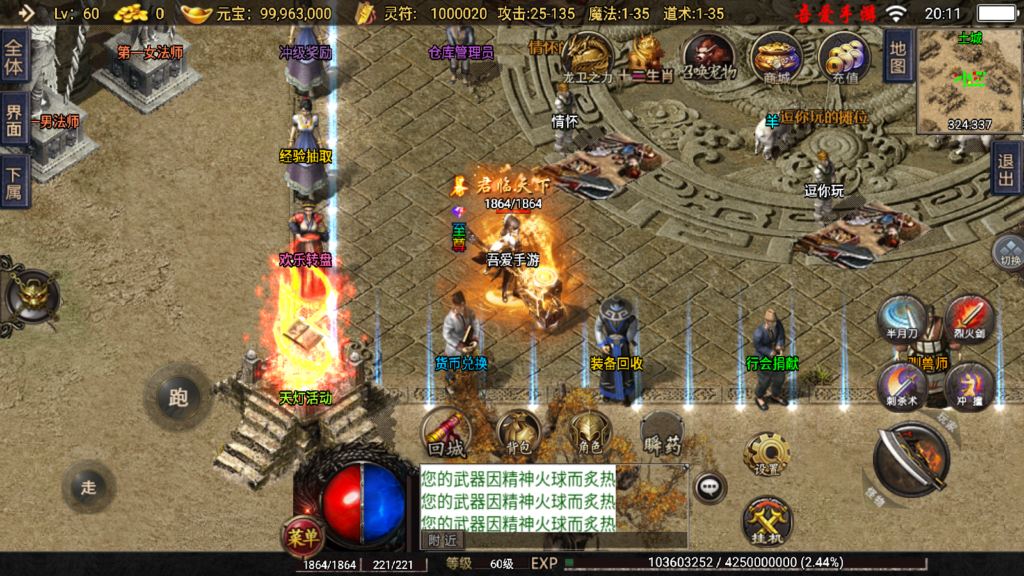Image resolution: width=1024 pixels, height=576 pixels.
Task: Tap the 退出 exit button
Action: click(x=1006, y=167)
